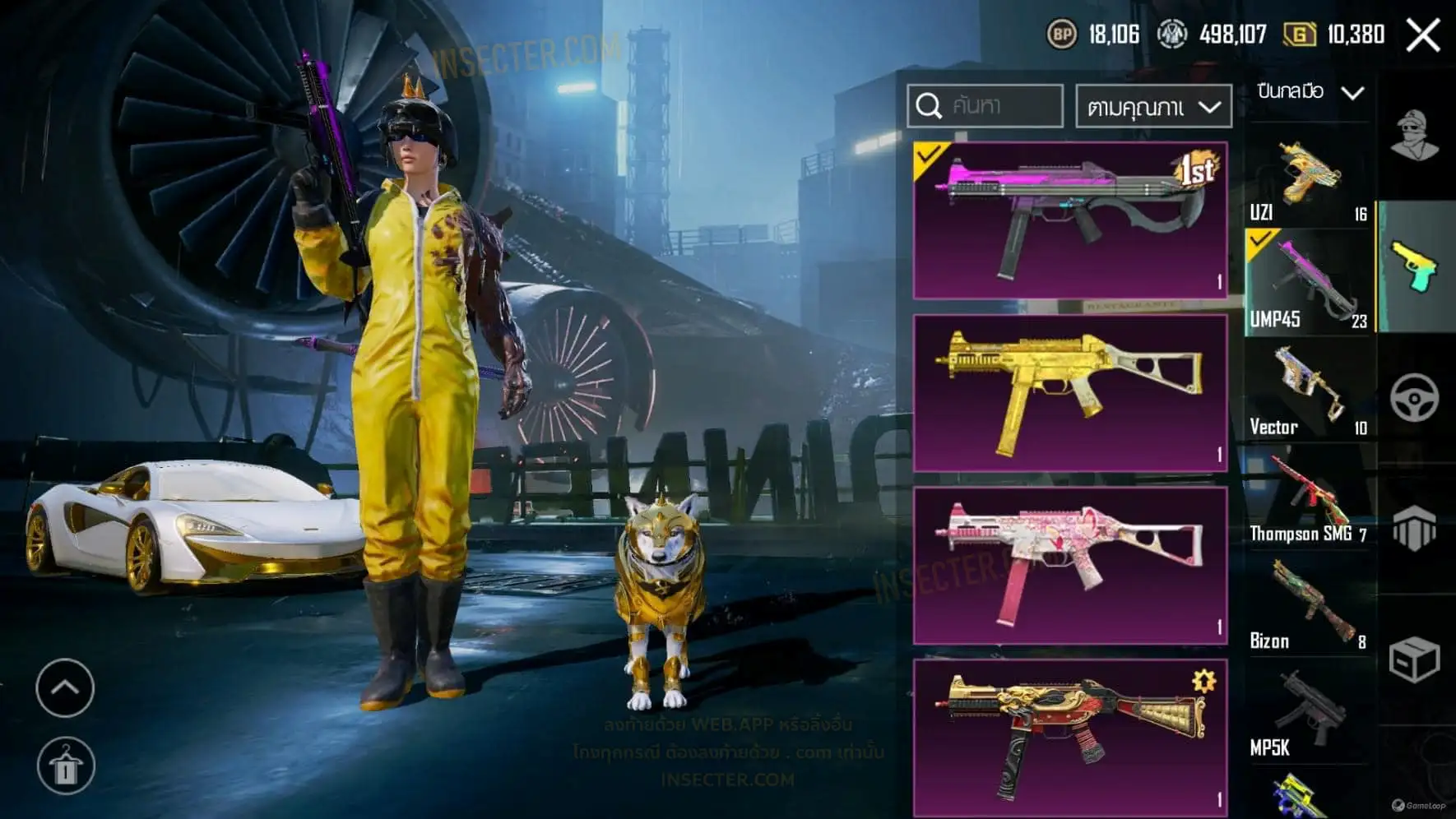Close the inventory with the X button
The height and width of the screenshot is (819, 1456).
point(1423,35)
